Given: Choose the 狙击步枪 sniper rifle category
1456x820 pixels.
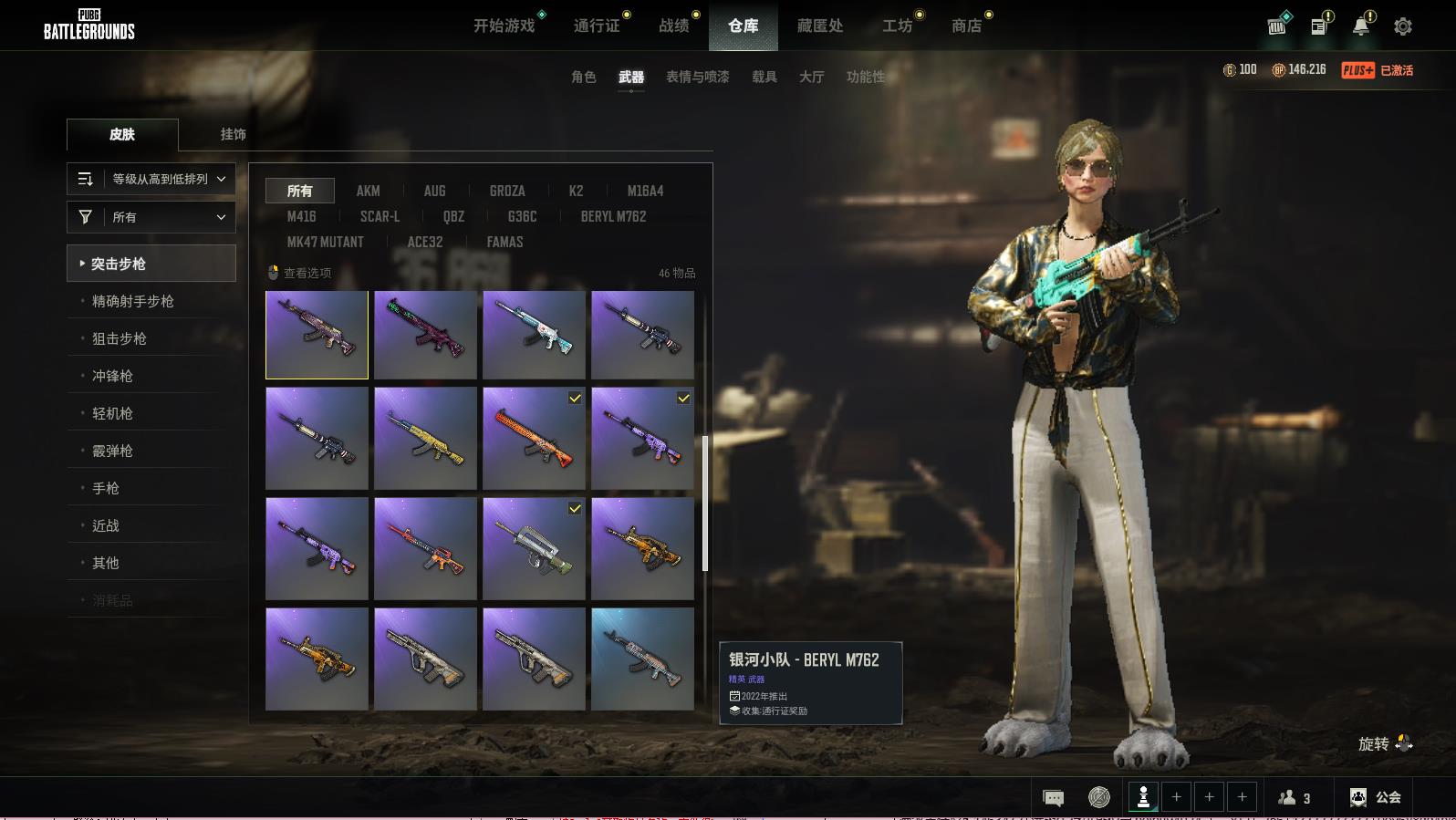Looking at the screenshot, I should (120, 338).
